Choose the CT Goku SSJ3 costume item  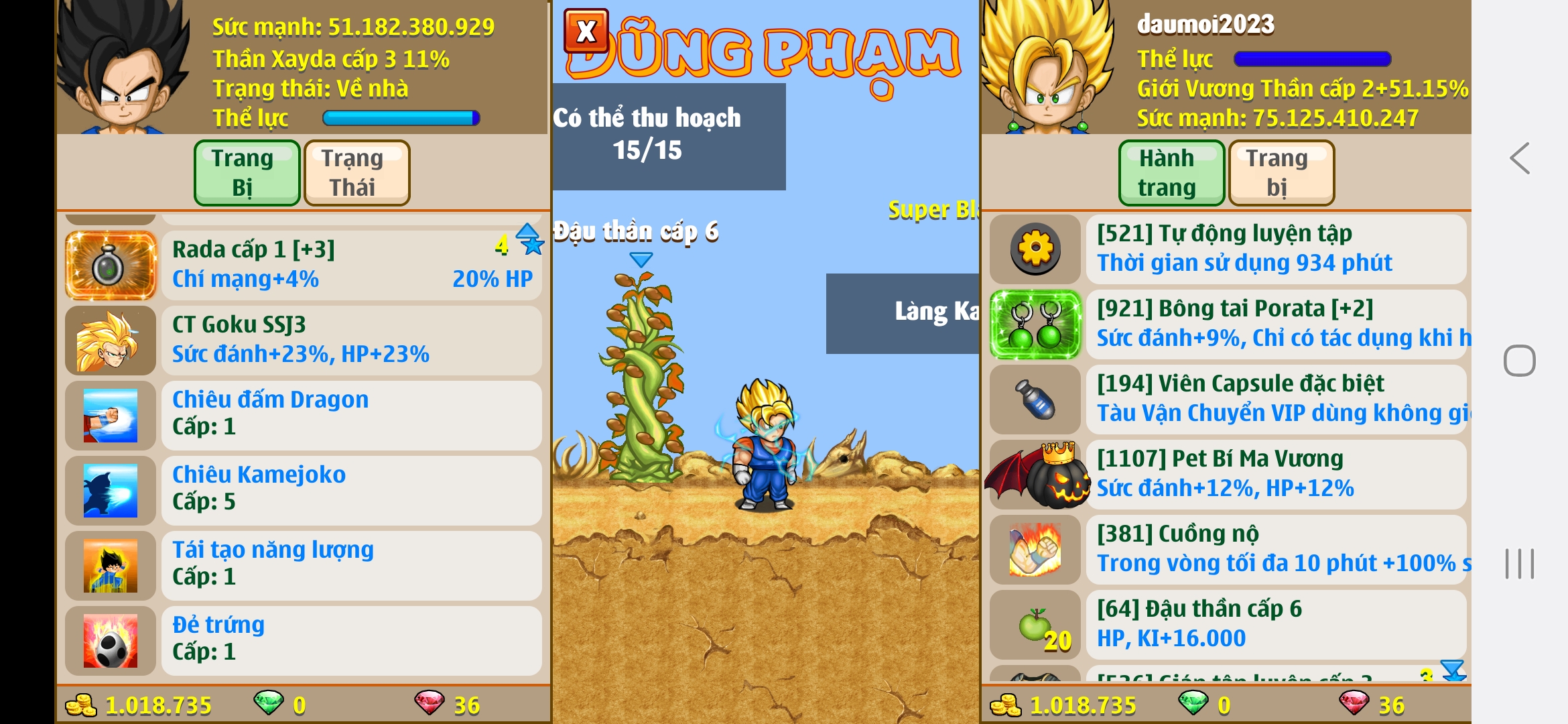click(x=351, y=340)
